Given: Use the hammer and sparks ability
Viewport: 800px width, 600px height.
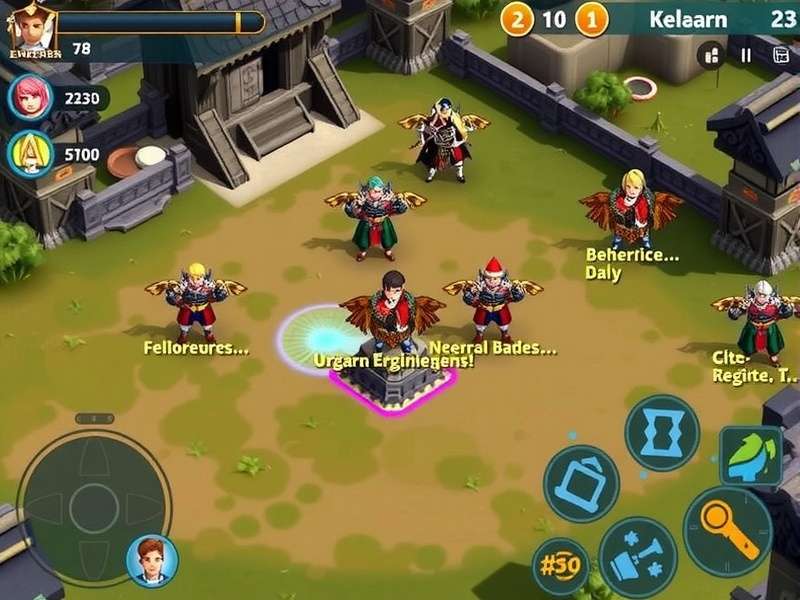Looking at the screenshot, I should [638, 555].
